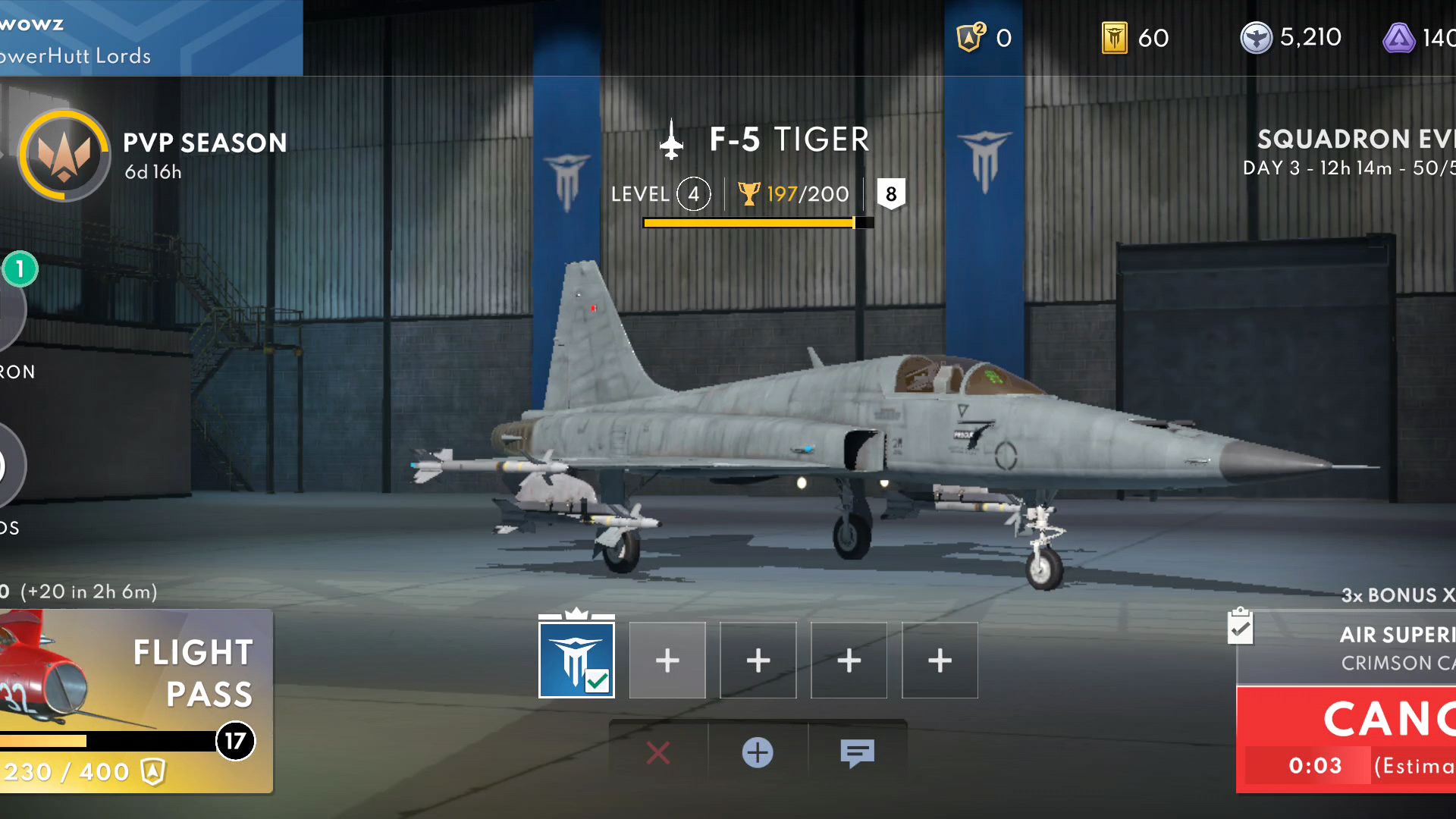
Task: View the F-5 Tiger aircraft details
Action: [x=789, y=140]
